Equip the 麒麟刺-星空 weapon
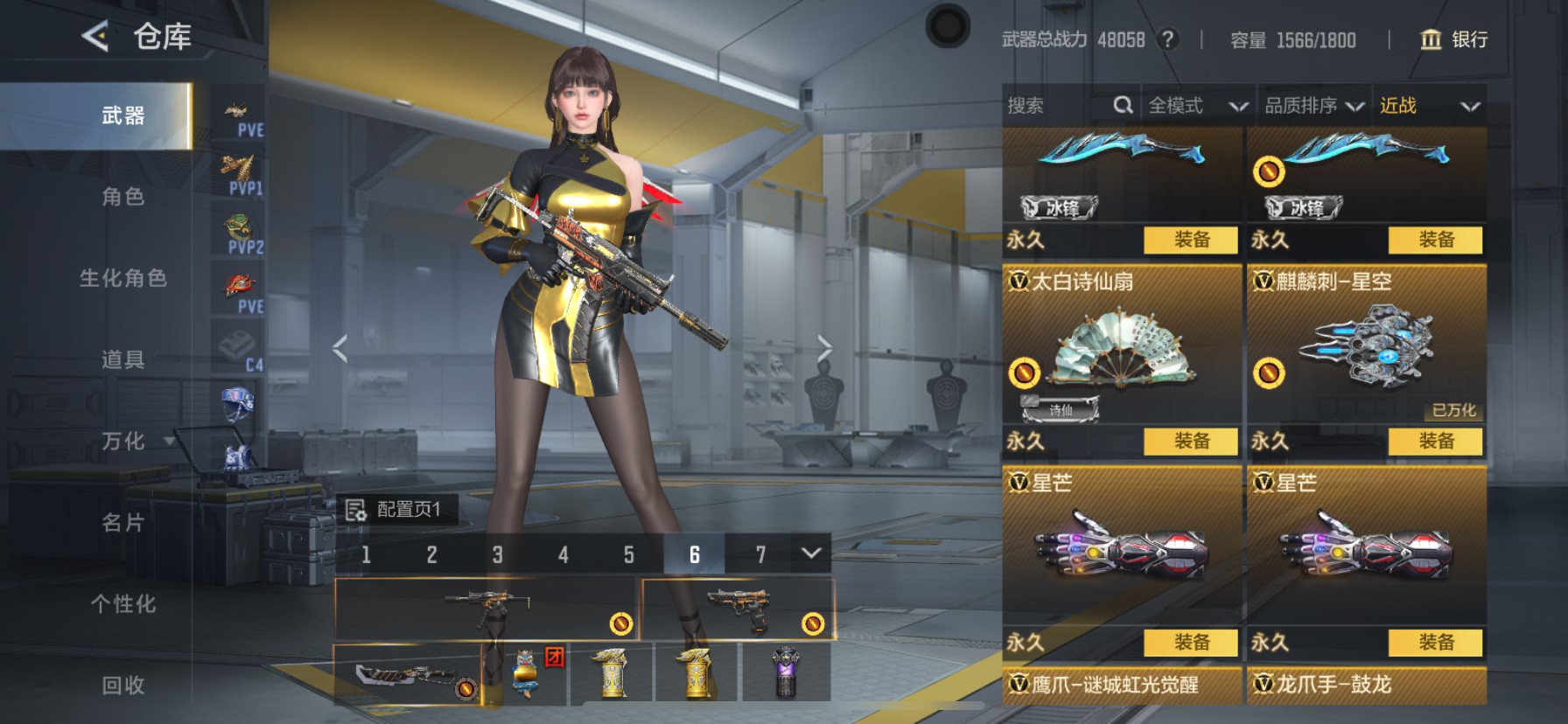This screenshot has height=724, width=1568. tap(1436, 441)
